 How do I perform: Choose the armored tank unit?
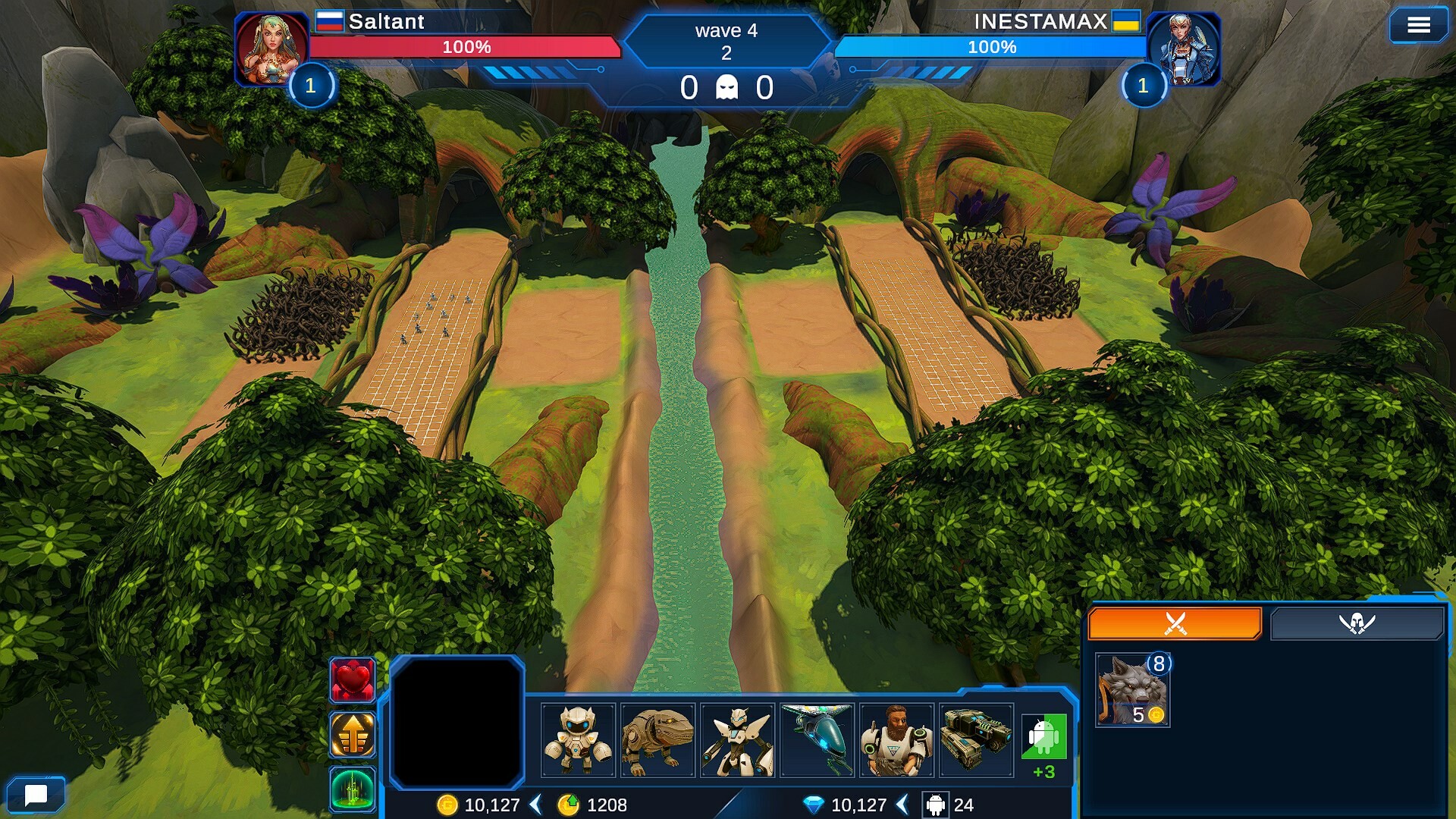coord(976,740)
